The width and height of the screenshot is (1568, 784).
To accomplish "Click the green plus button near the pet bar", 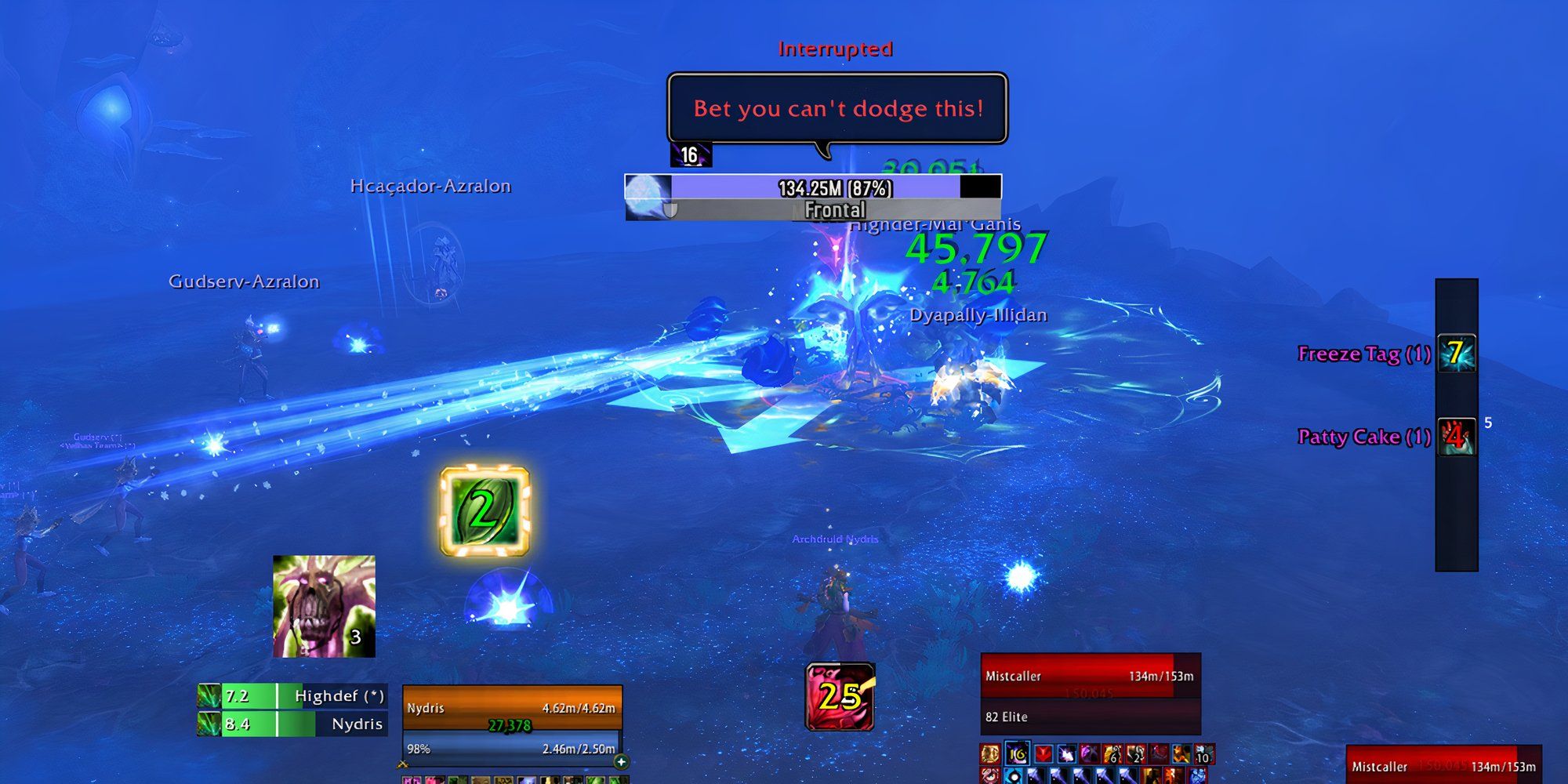I will tap(620, 763).
